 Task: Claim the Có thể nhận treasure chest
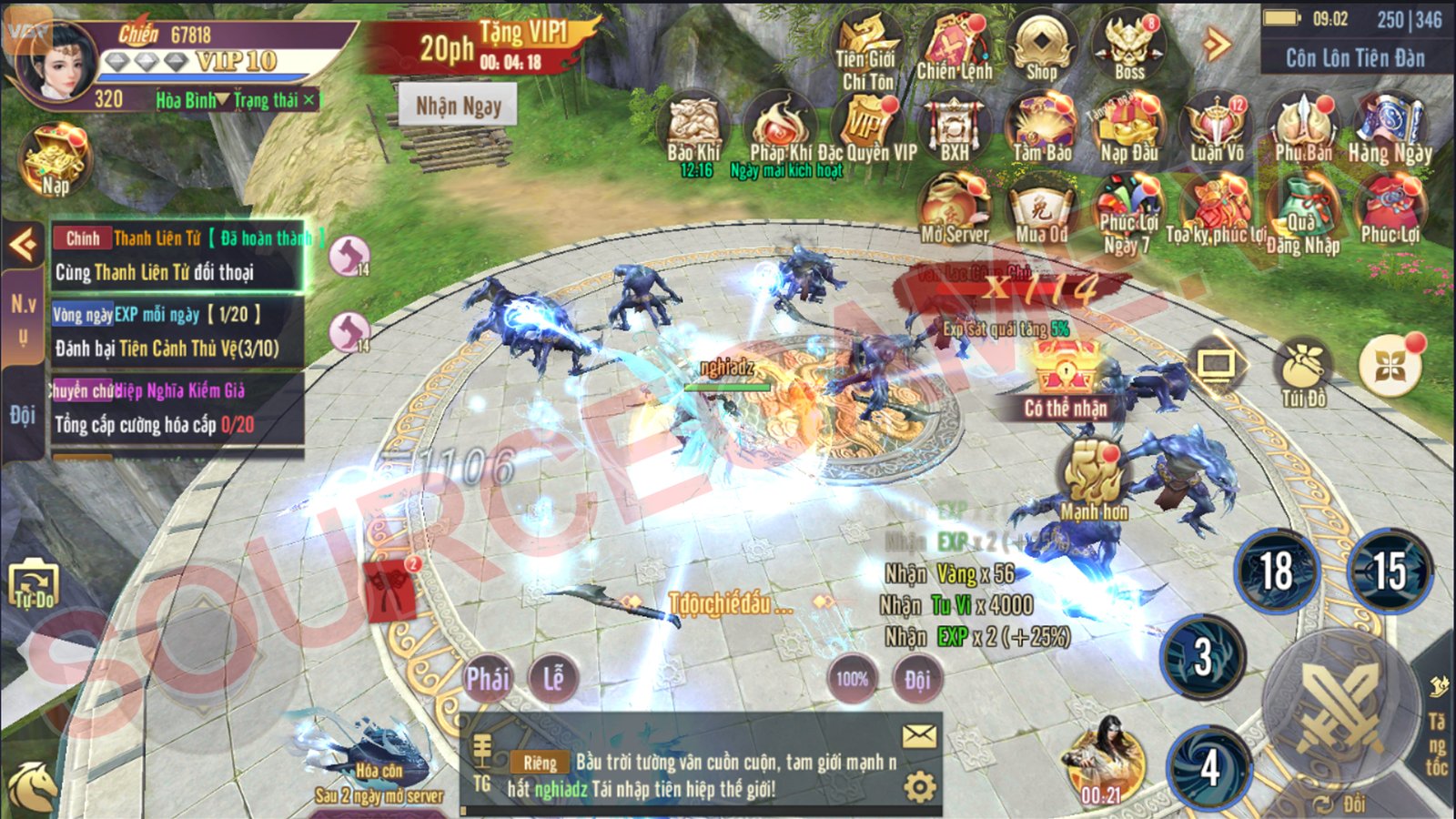1065,373
